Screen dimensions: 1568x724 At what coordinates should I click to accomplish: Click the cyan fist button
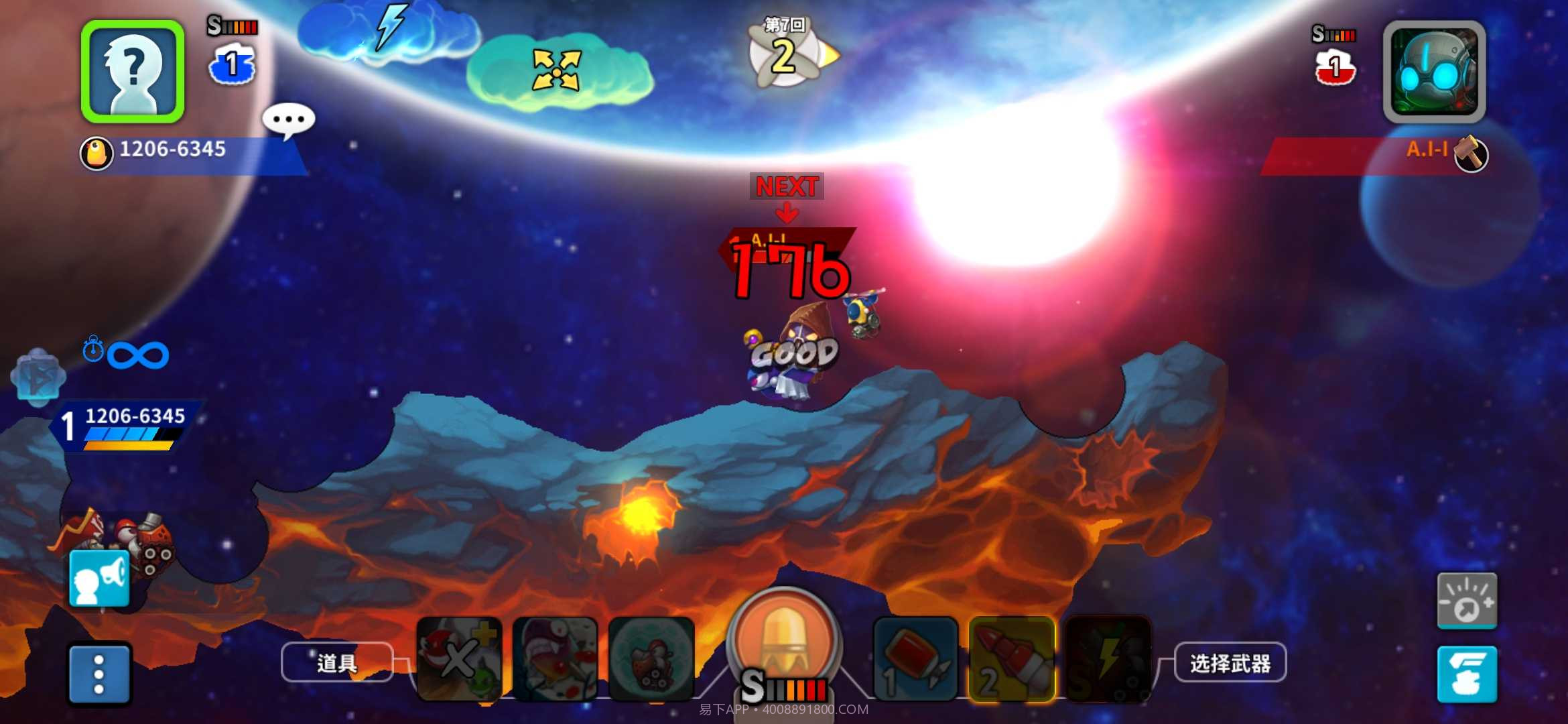[1467, 674]
